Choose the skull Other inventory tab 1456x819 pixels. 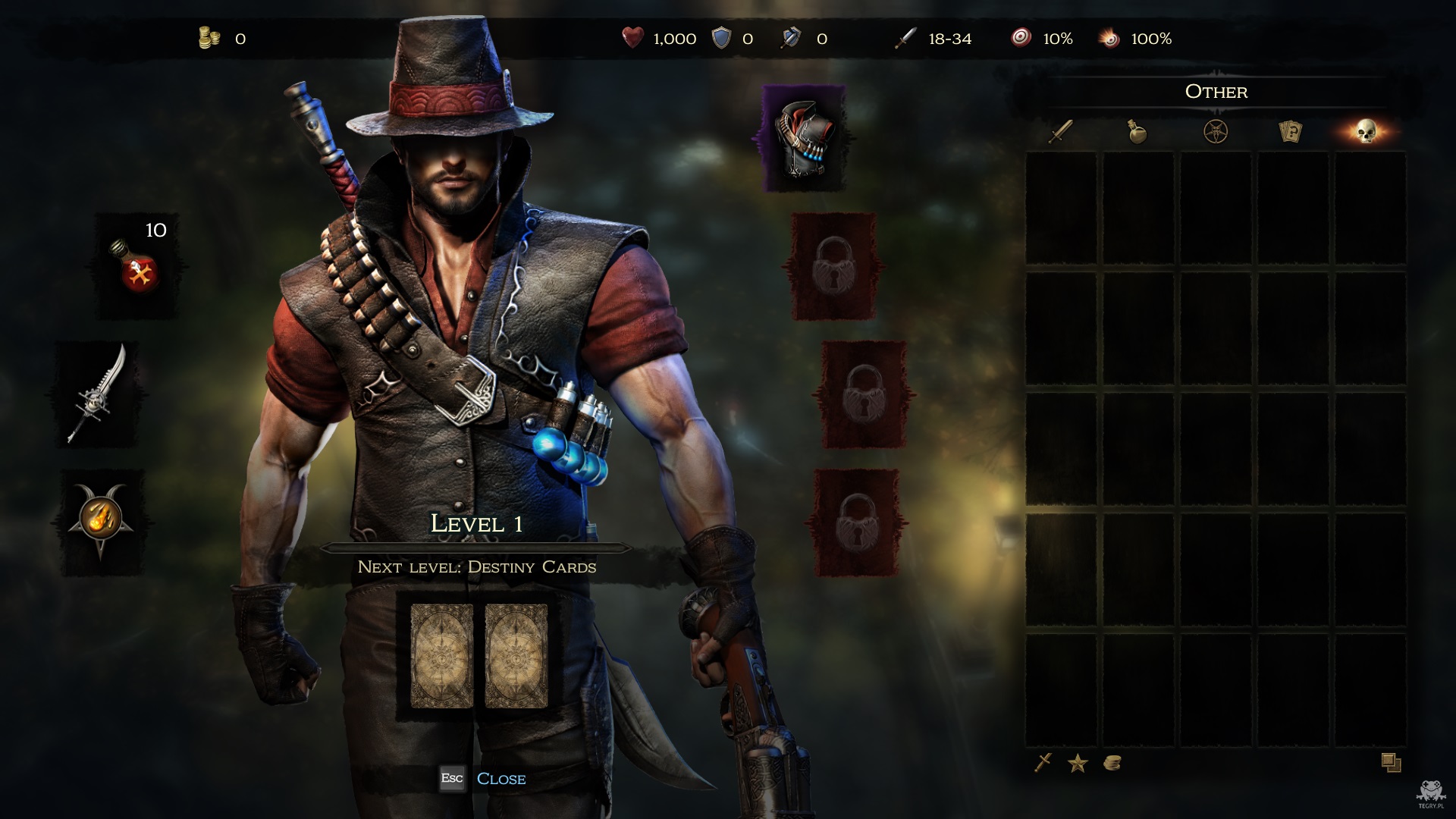[x=1367, y=132]
